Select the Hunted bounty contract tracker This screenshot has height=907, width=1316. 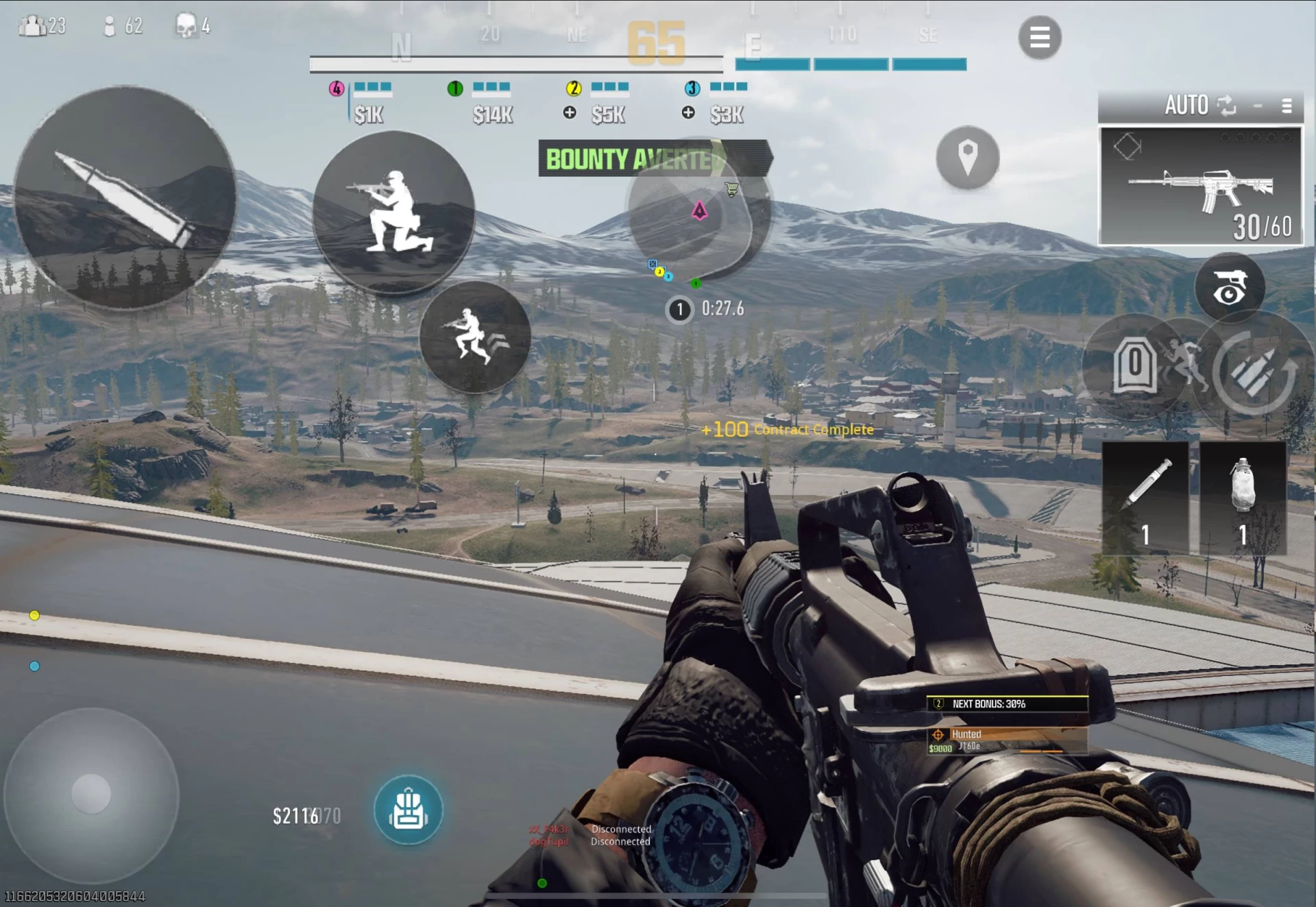coord(1007,740)
